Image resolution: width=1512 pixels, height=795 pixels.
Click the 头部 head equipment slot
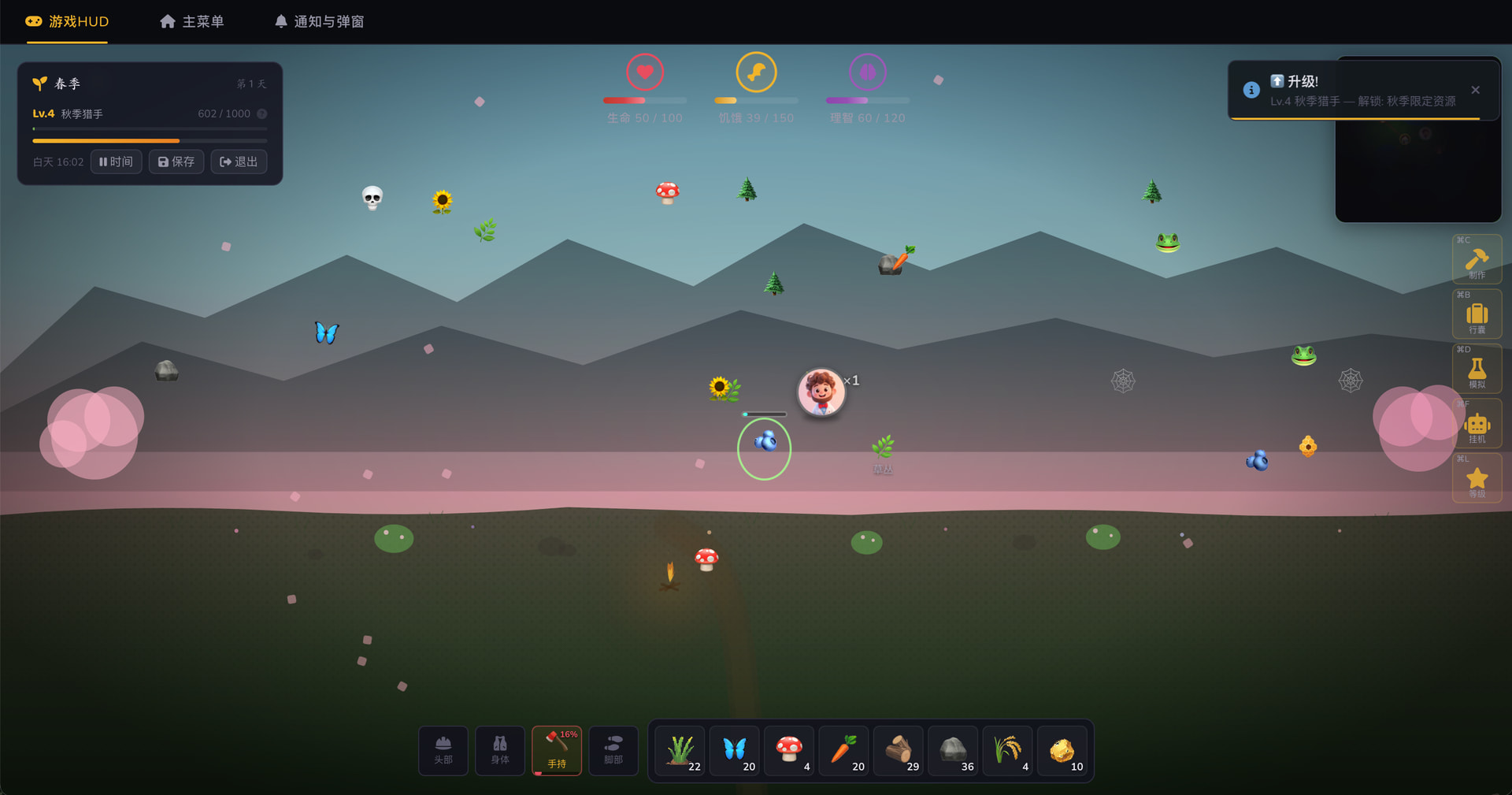(x=443, y=750)
